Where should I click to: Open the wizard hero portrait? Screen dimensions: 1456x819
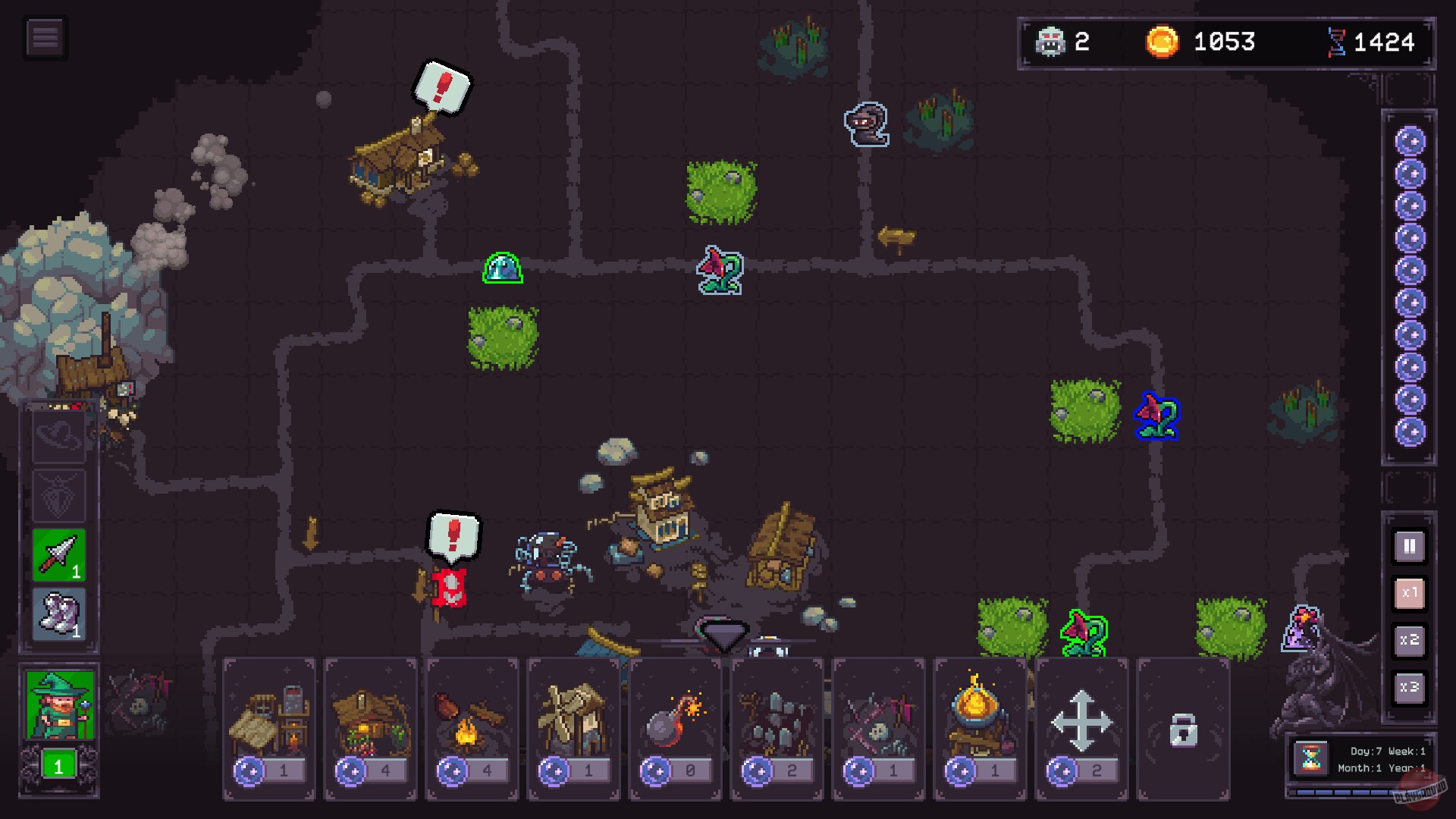(58, 705)
